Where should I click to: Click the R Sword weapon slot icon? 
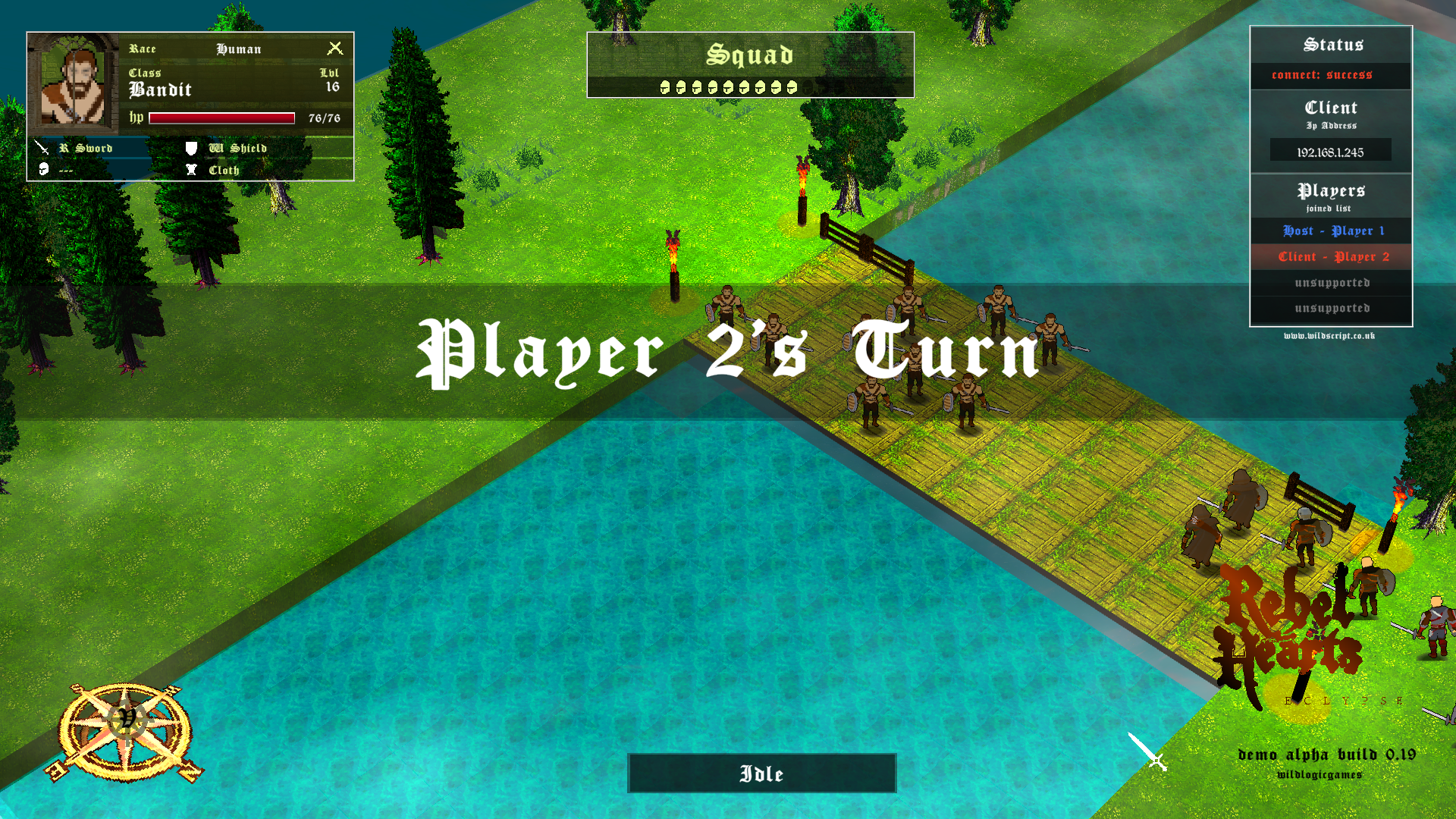point(43,148)
